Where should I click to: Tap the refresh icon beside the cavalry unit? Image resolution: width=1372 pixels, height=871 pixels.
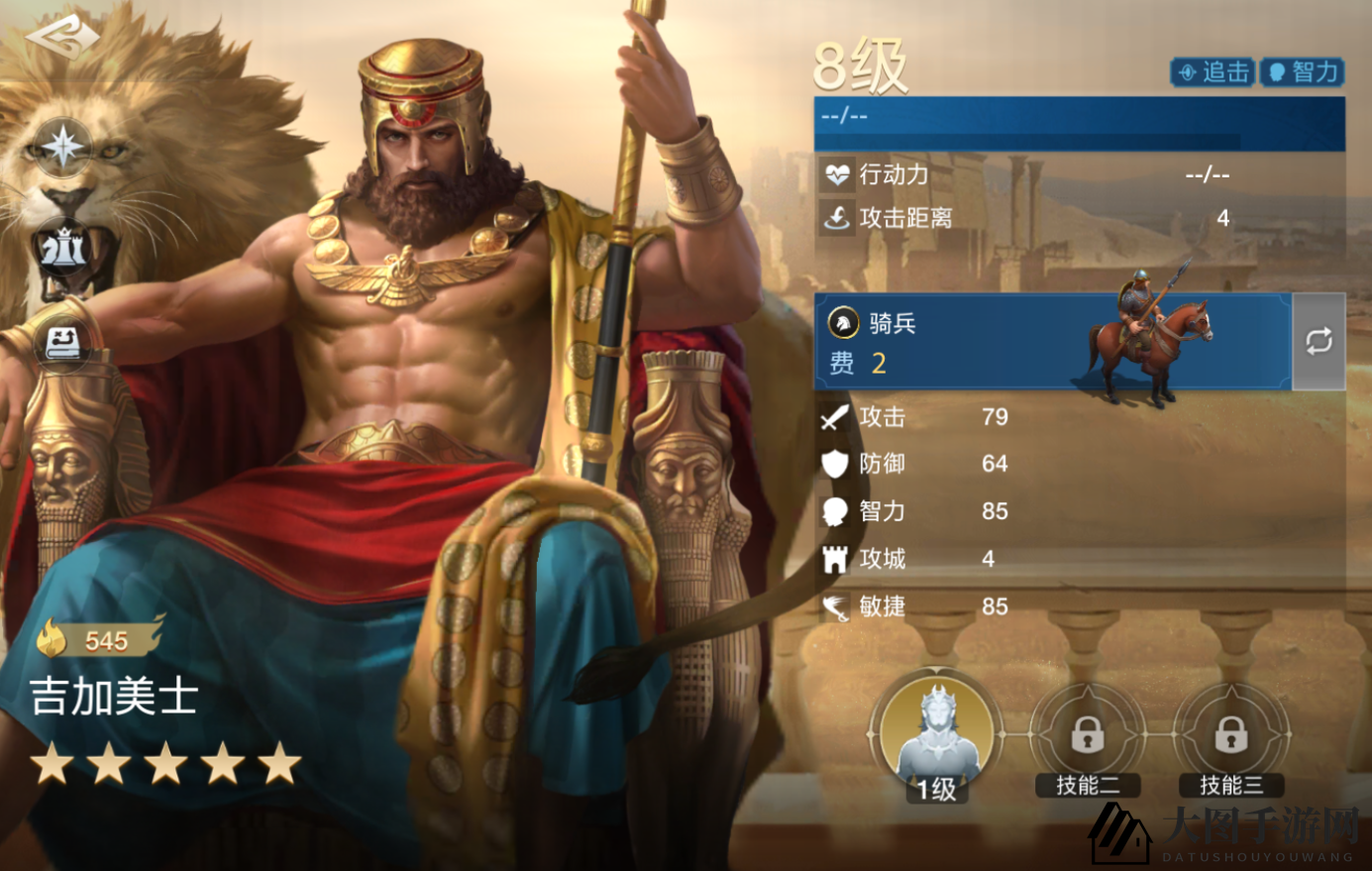(1318, 341)
